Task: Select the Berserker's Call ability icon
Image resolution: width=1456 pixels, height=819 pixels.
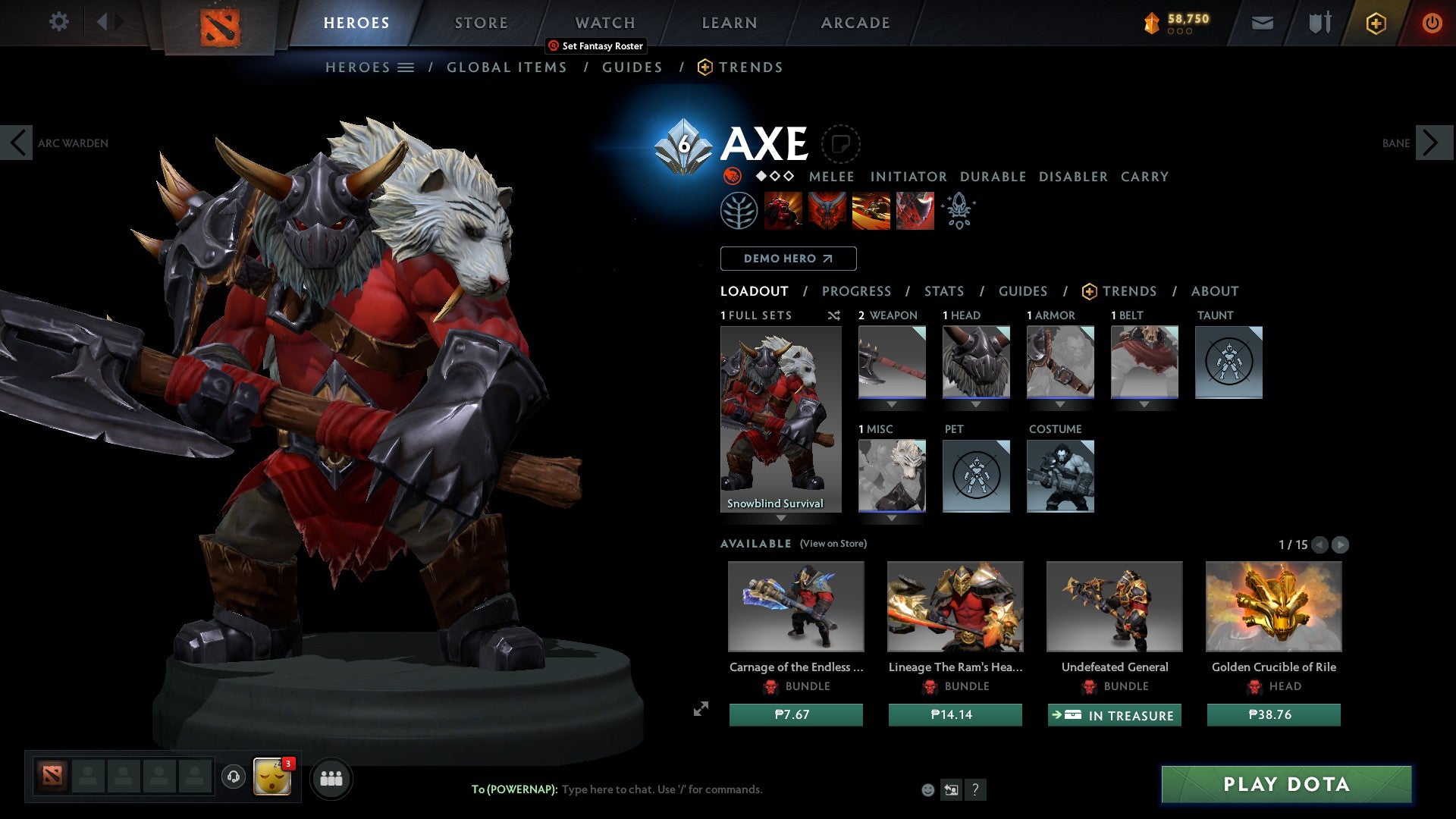Action: [781, 210]
